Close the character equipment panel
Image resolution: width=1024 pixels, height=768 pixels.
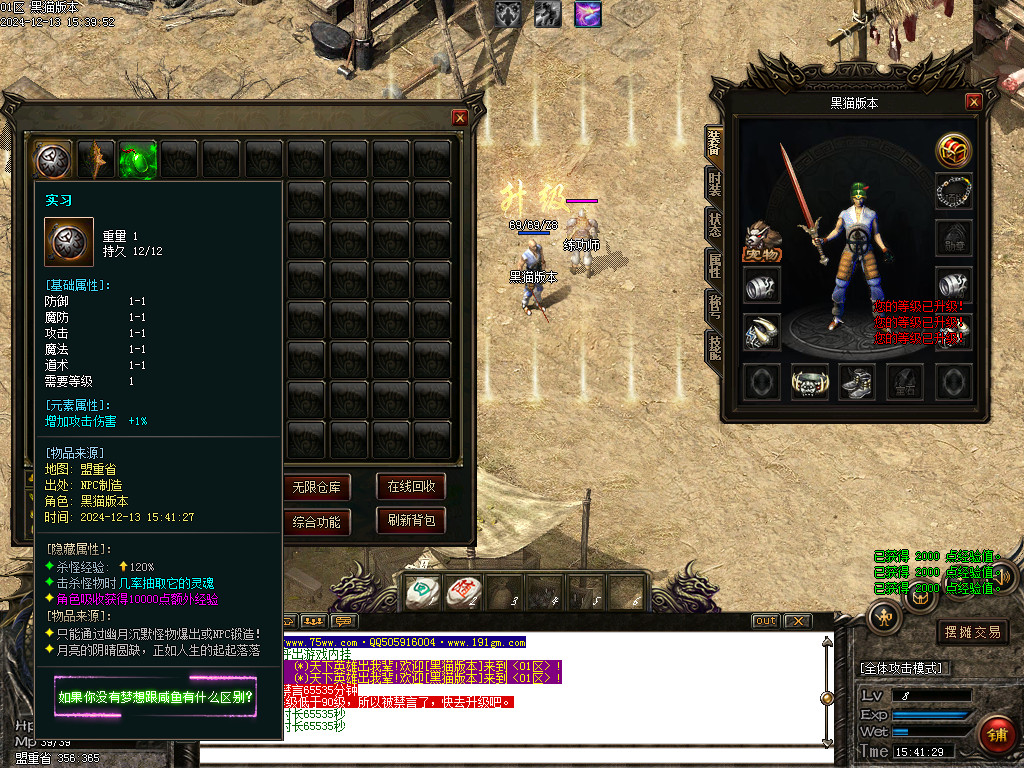tap(974, 102)
